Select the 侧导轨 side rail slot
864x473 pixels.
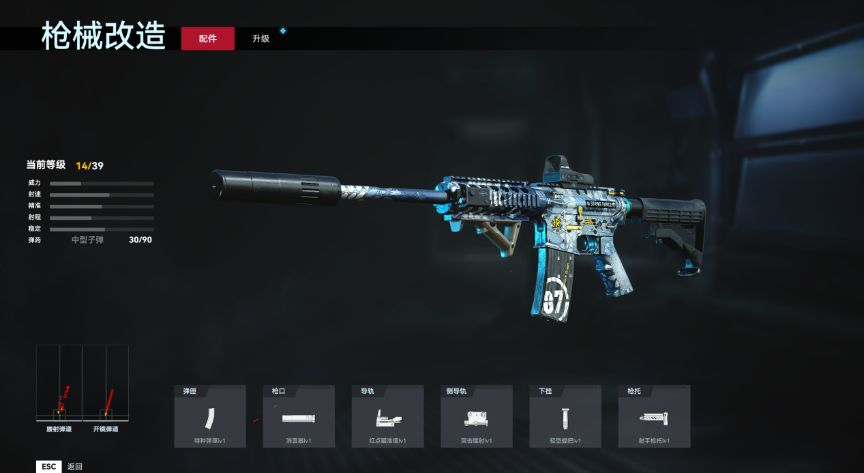pos(476,416)
